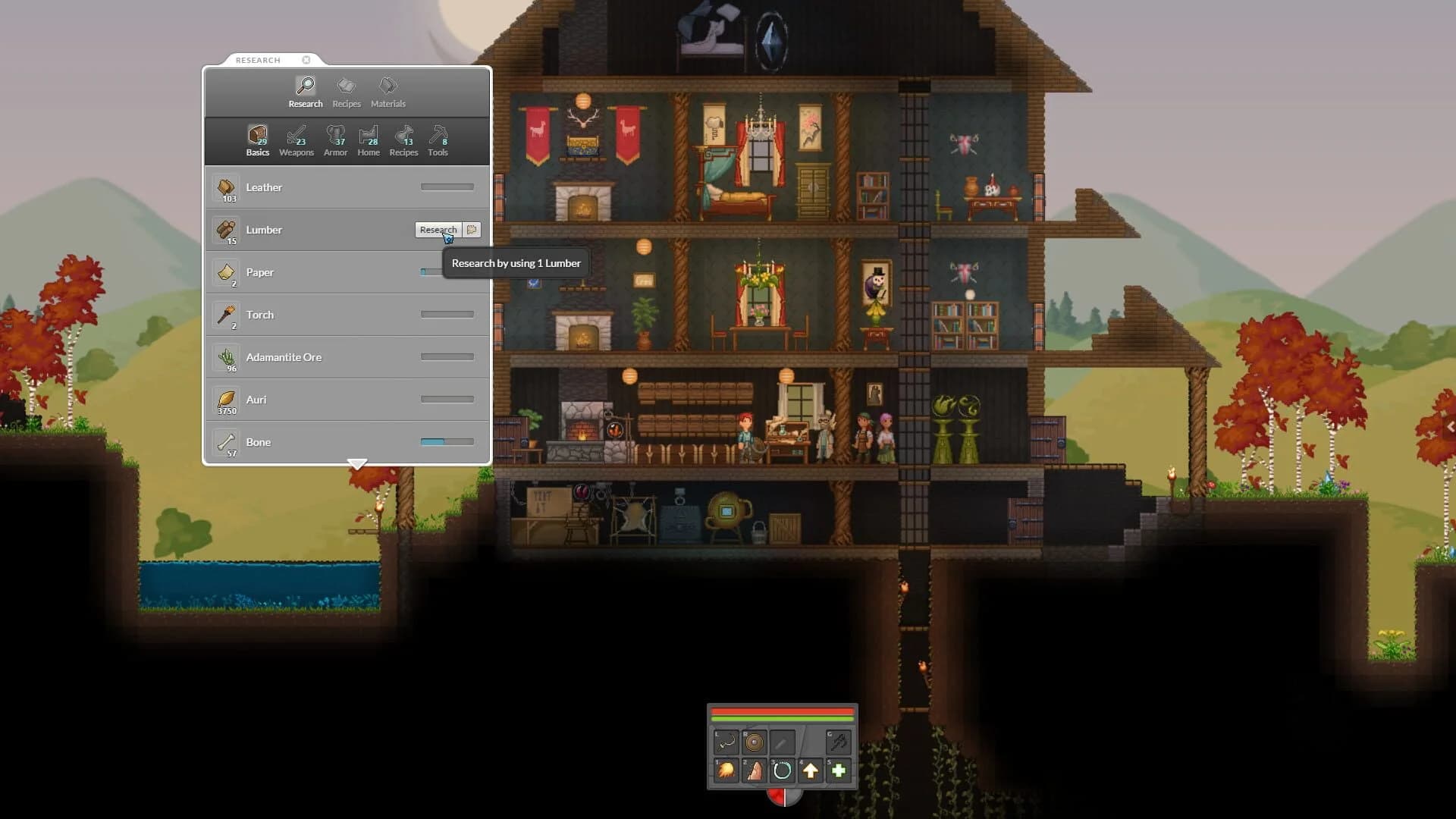
Task: Click the Basics category chest icon
Action: pyautogui.click(x=257, y=136)
